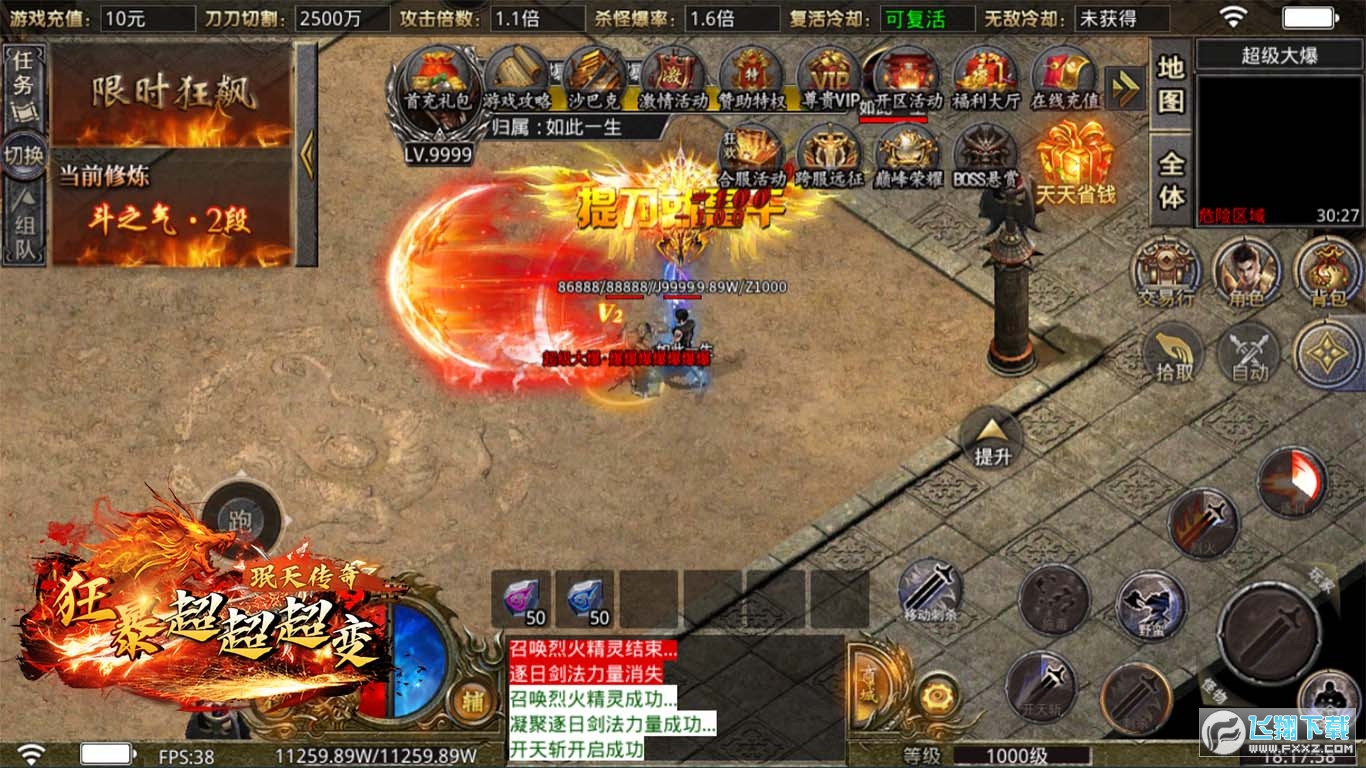
Task: Toggle 自动 auto-battle crossed swords
Action: click(x=1249, y=354)
